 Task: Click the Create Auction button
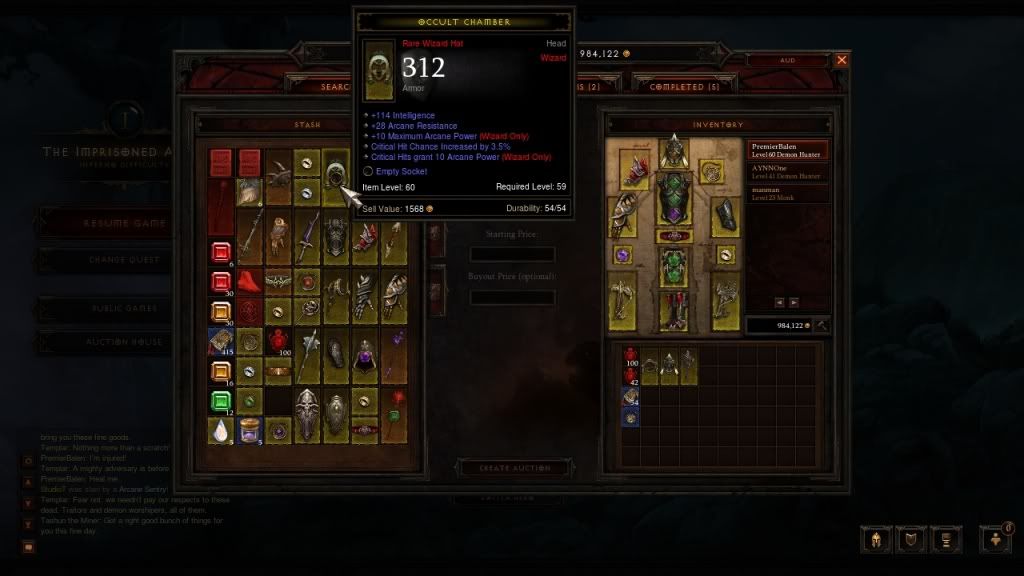515,467
